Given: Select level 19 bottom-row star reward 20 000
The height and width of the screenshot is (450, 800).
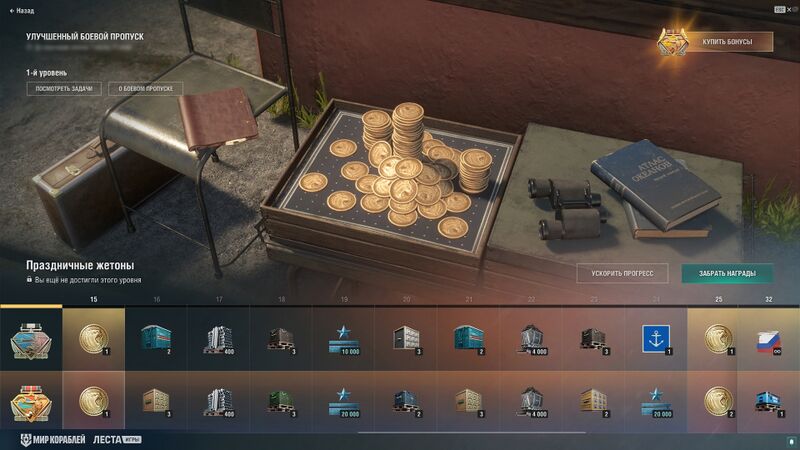Looking at the screenshot, I should tap(343, 400).
